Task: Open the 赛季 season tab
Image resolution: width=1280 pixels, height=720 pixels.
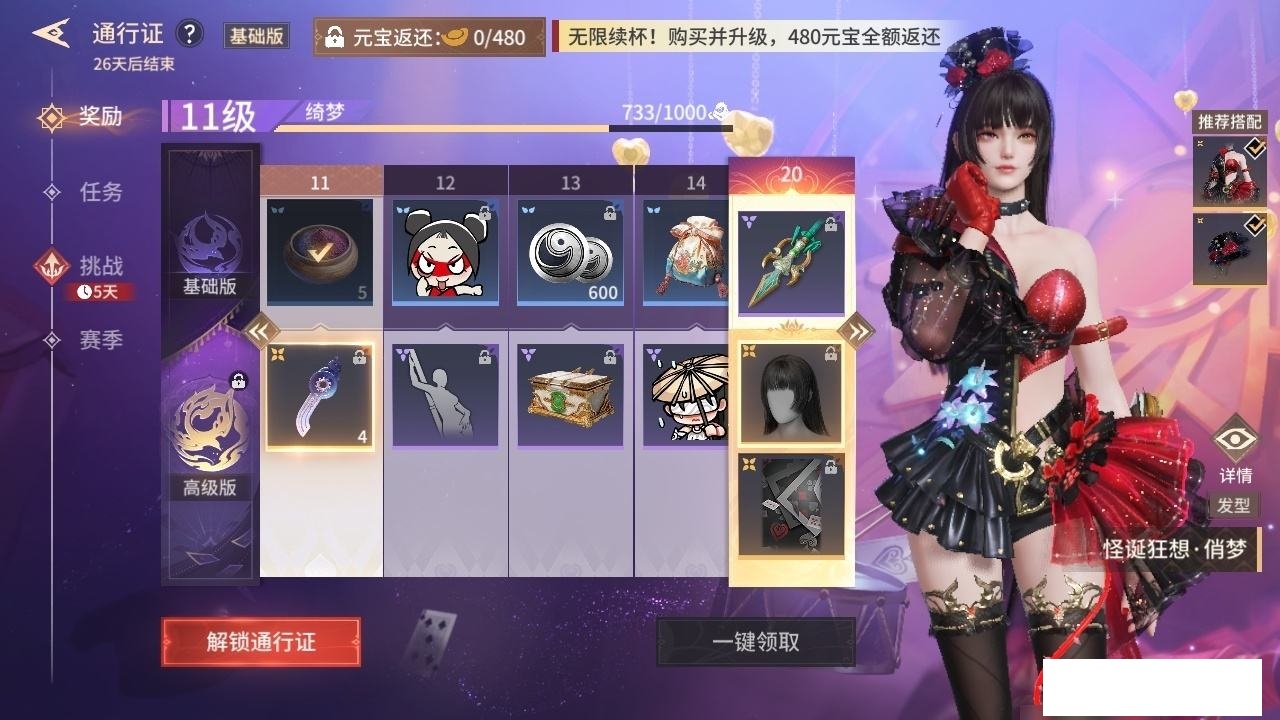Action: [100, 340]
